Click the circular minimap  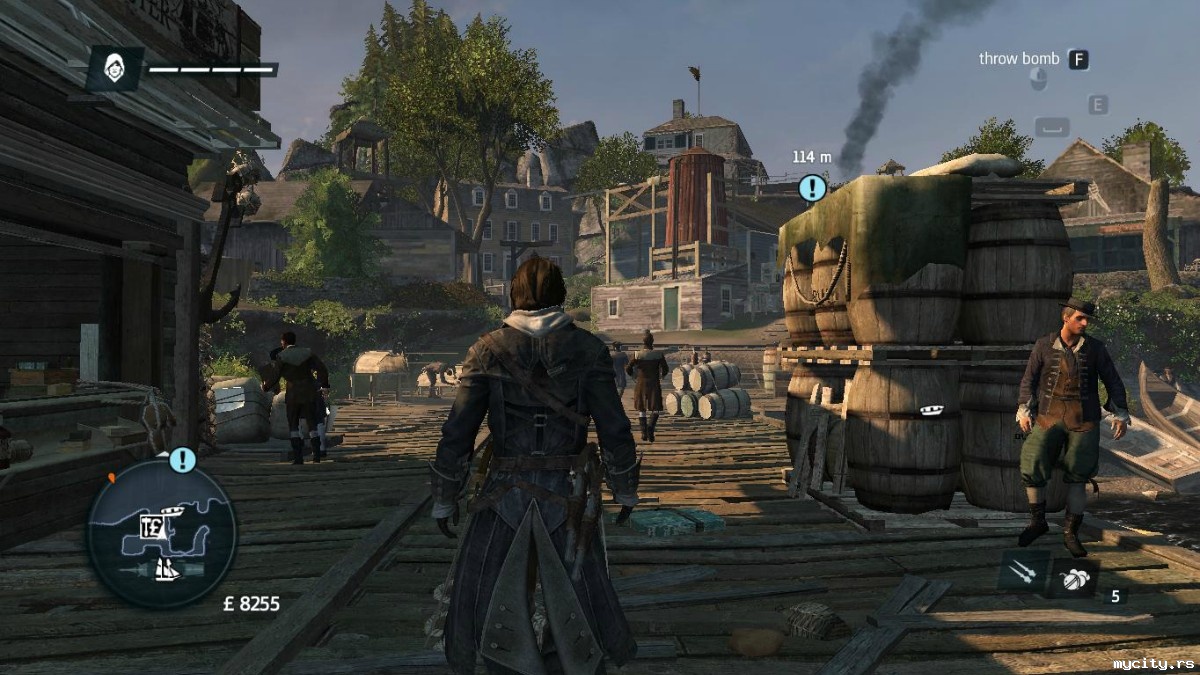(162, 533)
